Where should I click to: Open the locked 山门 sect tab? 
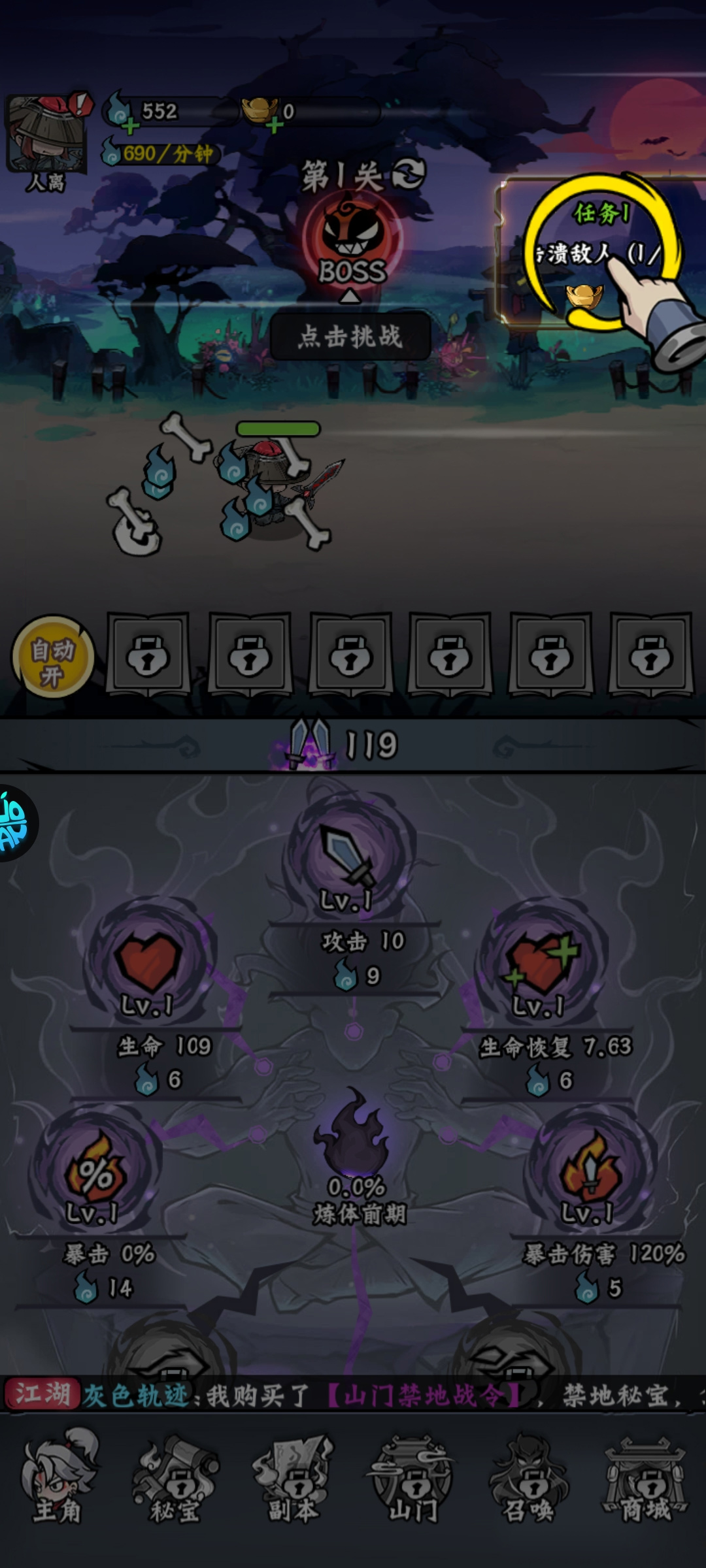[412, 1477]
